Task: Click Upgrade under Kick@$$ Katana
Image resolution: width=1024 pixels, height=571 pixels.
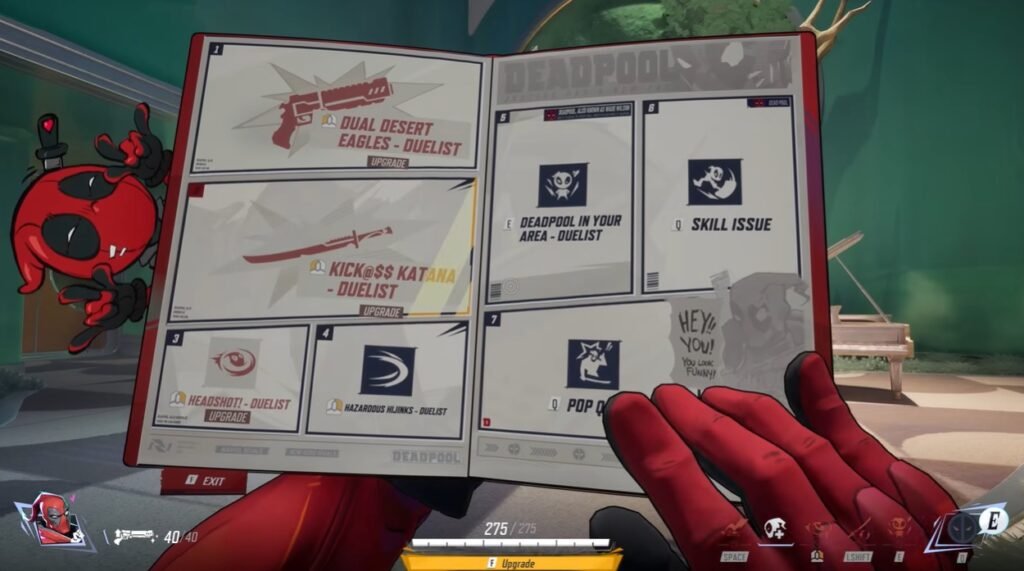Action: point(379,312)
